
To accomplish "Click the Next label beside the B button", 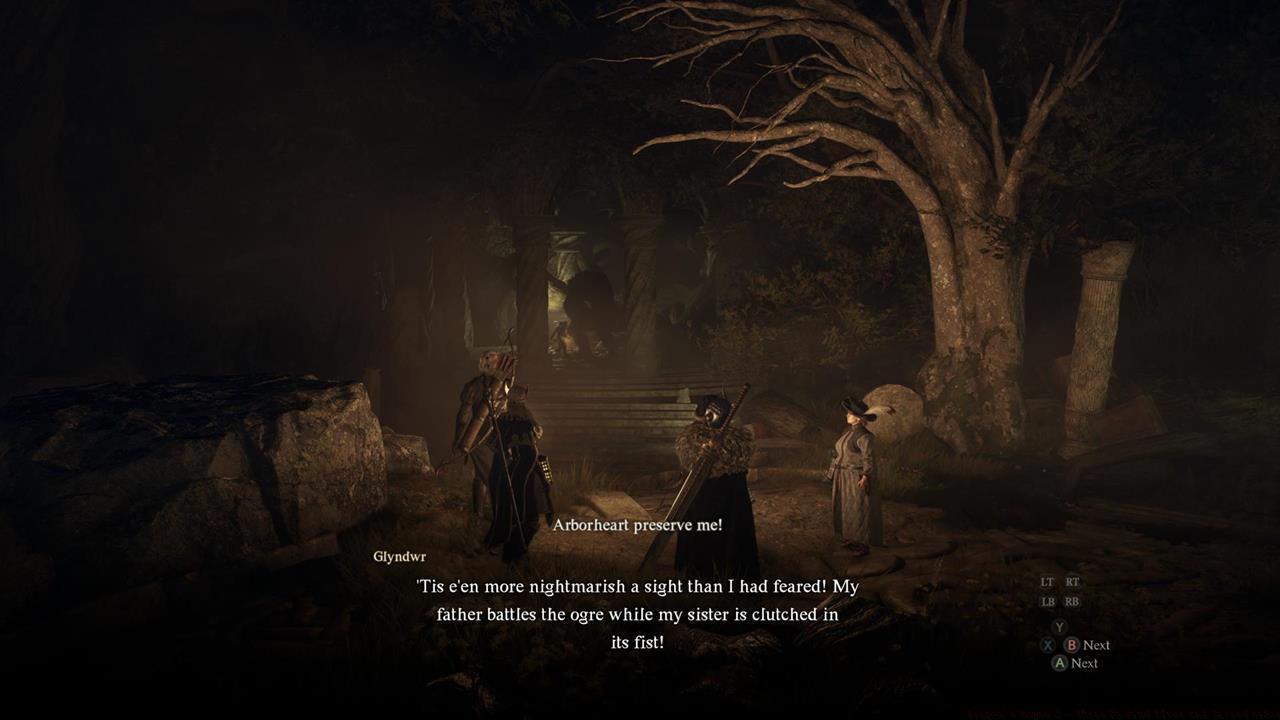I will click(1097, 645).
